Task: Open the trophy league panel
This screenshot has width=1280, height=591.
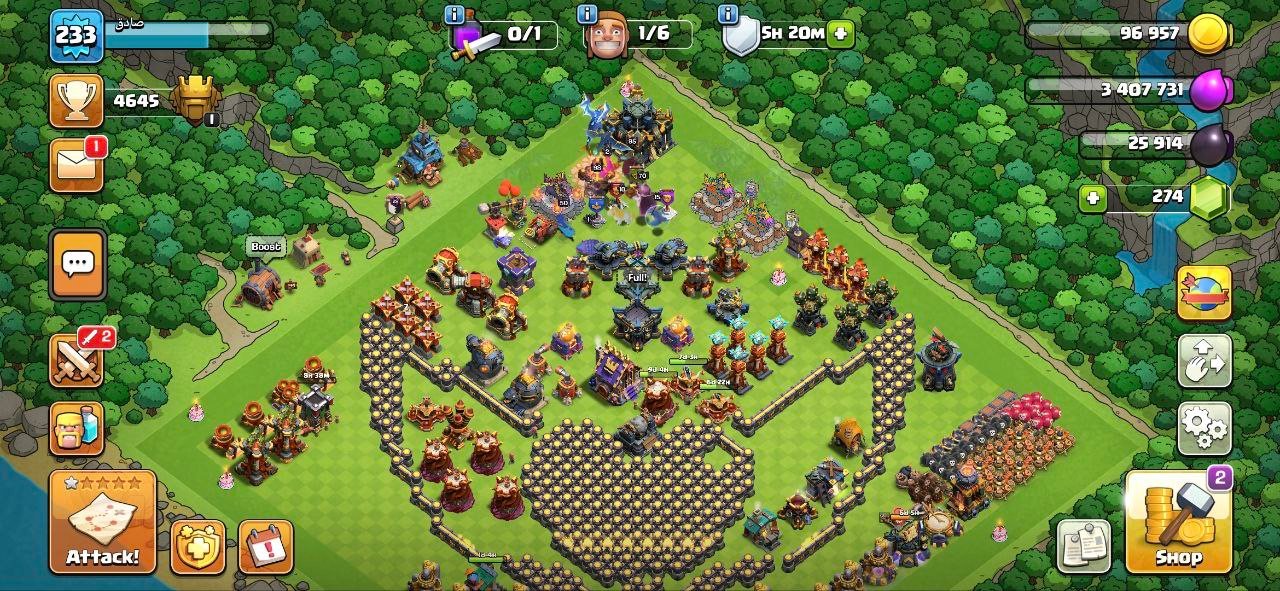Action: (x=77, y=101)
